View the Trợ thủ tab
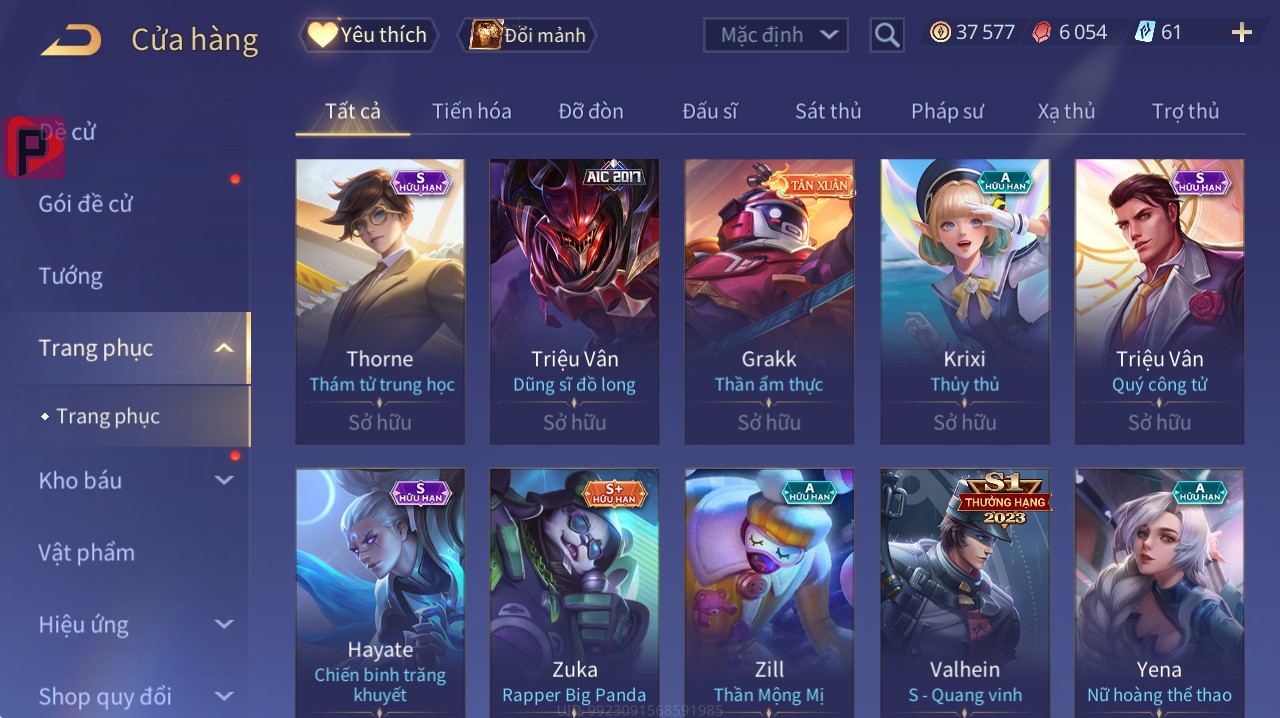The height and width of the screenshot is (718, 1280). (1185, 111)
